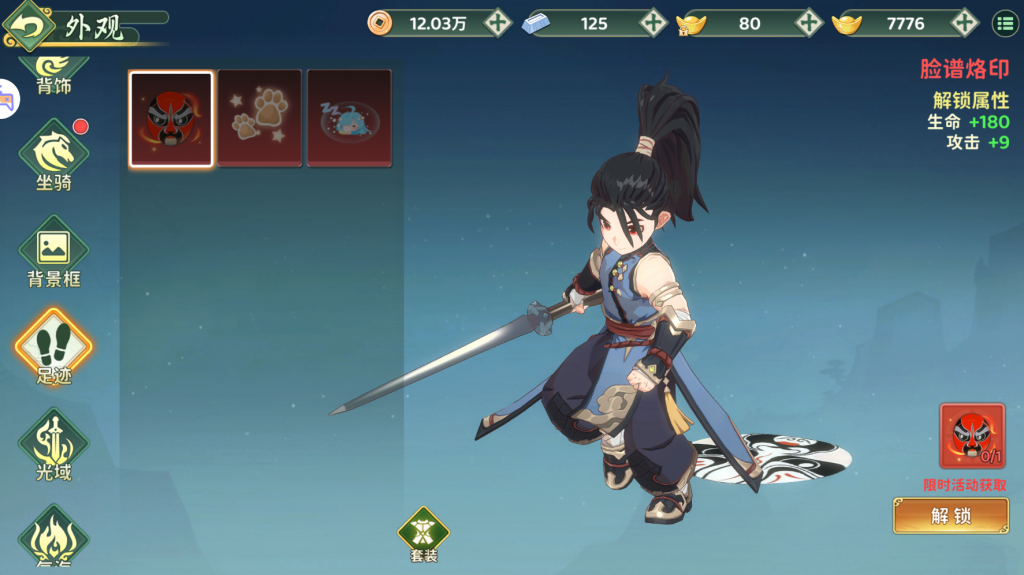
Task: Open the flame-icon tab at bottom left
Action: [54, 539]
